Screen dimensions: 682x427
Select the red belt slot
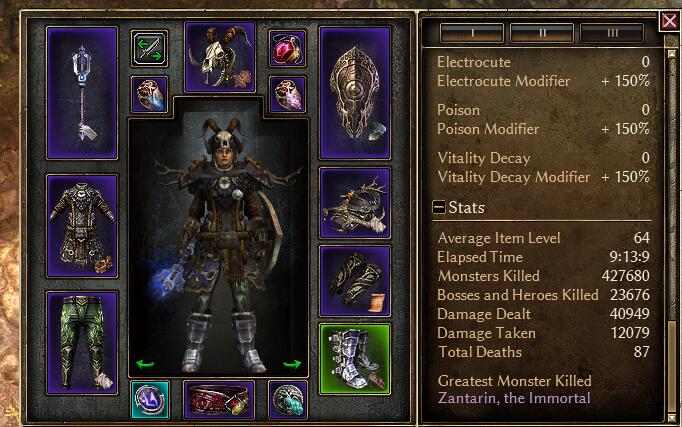click(x=219, y=399)
